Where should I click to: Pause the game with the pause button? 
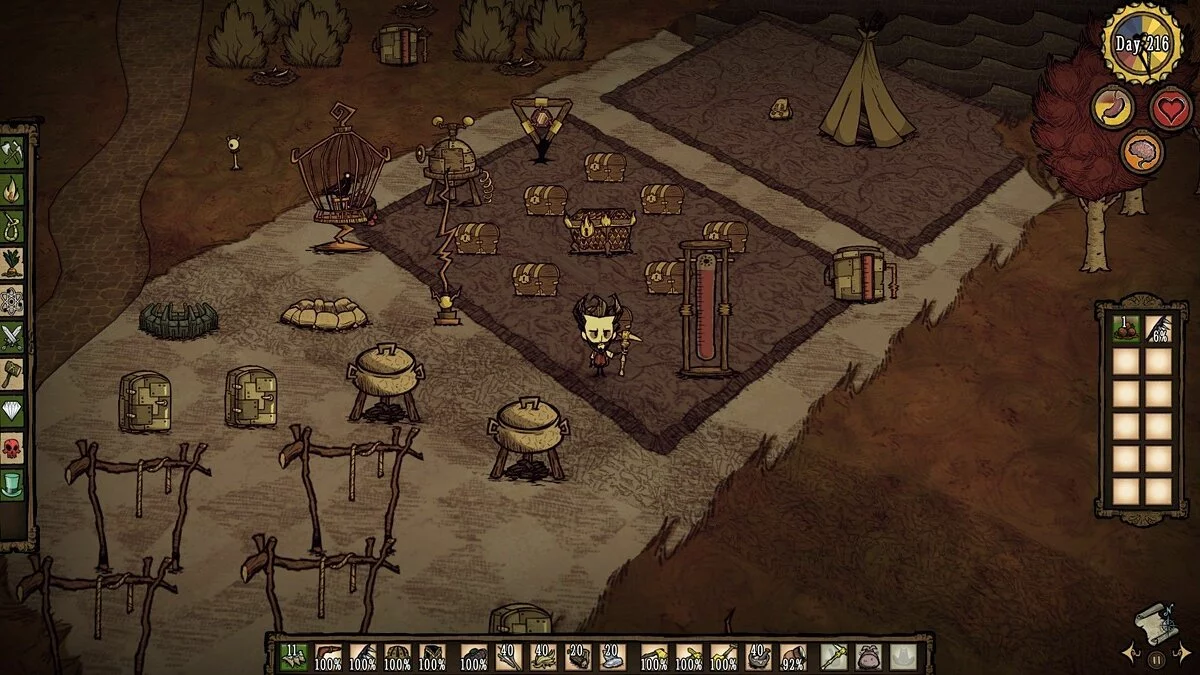coord(1156,660)
